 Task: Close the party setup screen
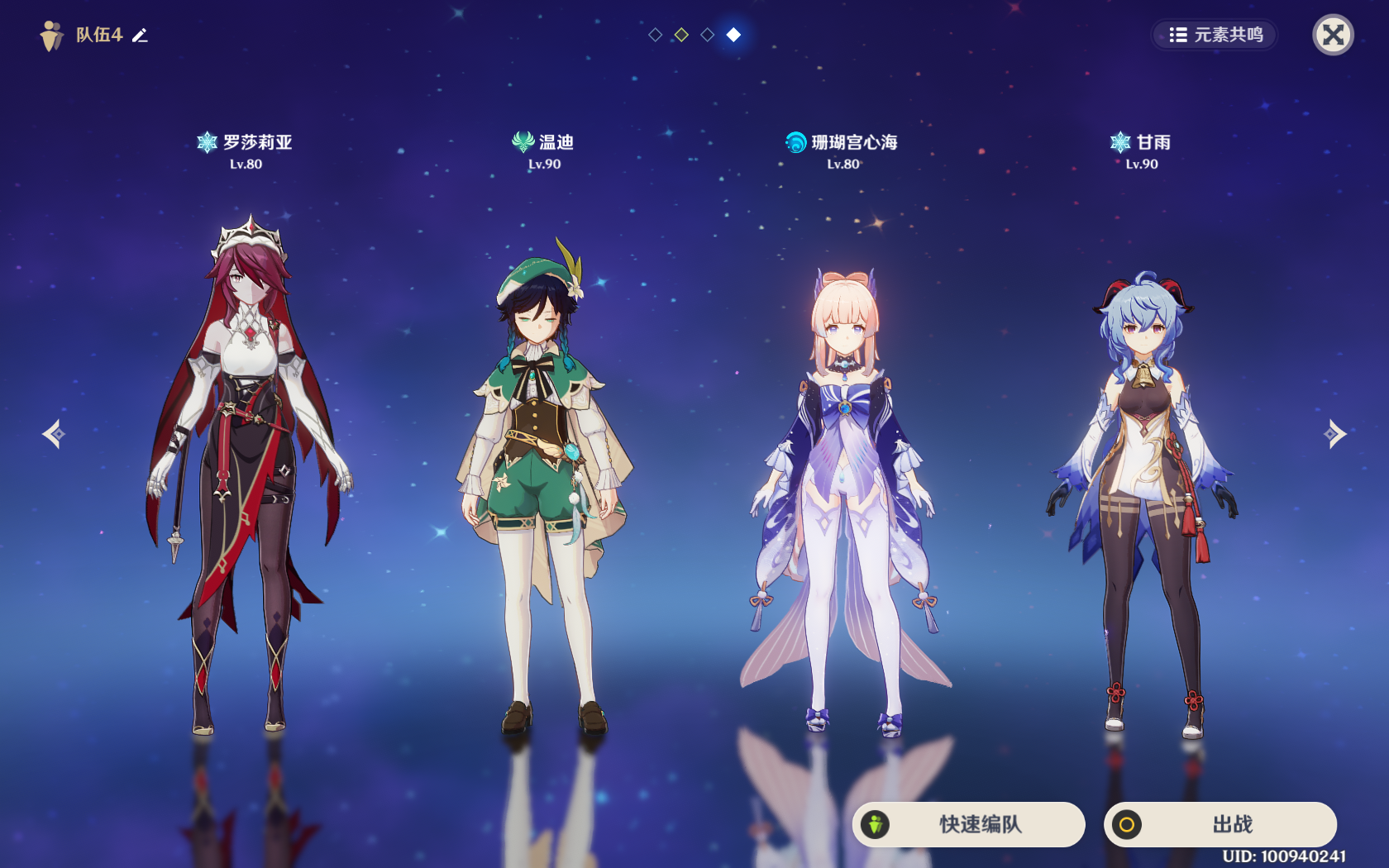[x=1333, y=35]
